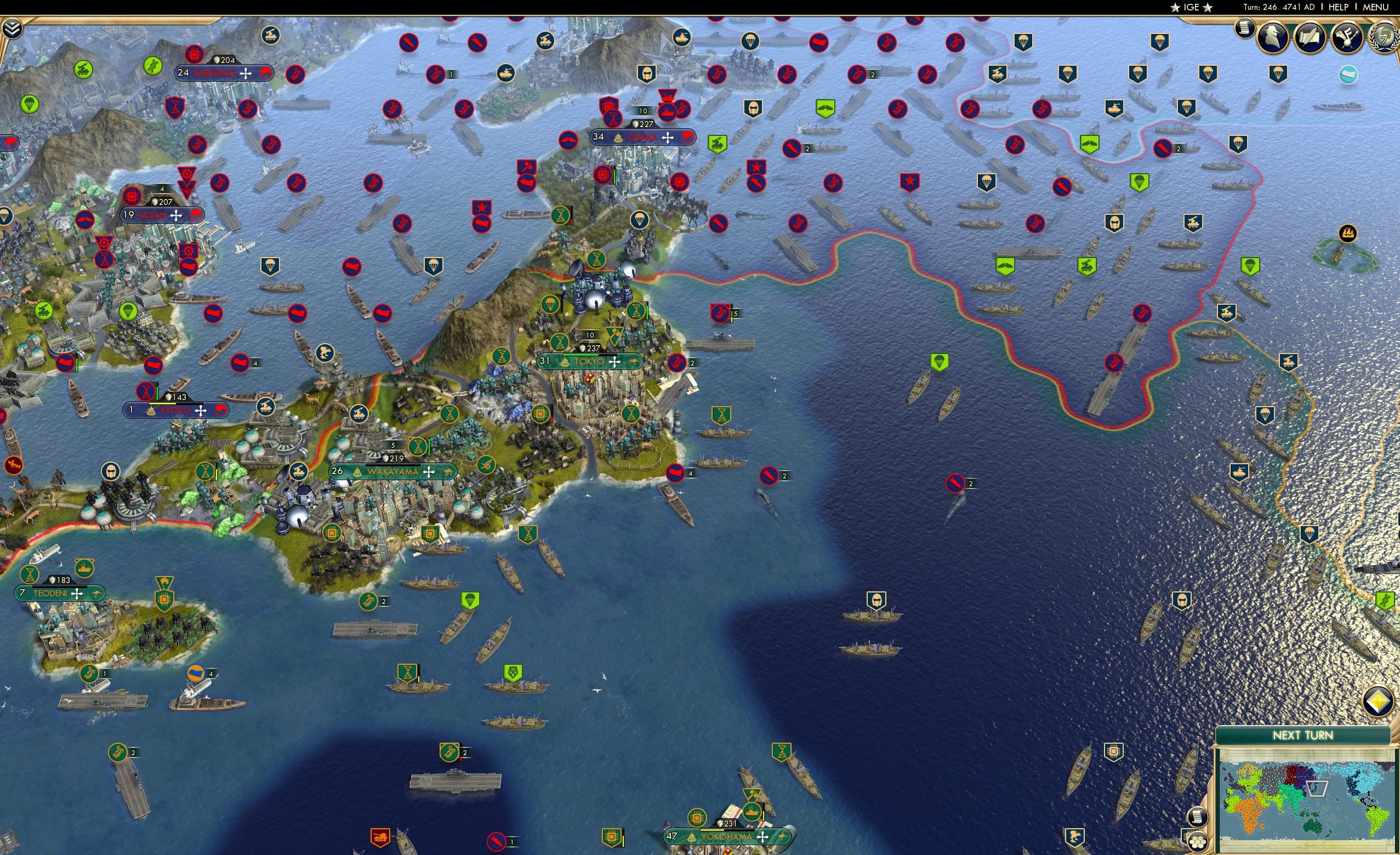Open the HELP menu
The height and width of the screenshot is (855, 1400).
(x=1339, y=7)
